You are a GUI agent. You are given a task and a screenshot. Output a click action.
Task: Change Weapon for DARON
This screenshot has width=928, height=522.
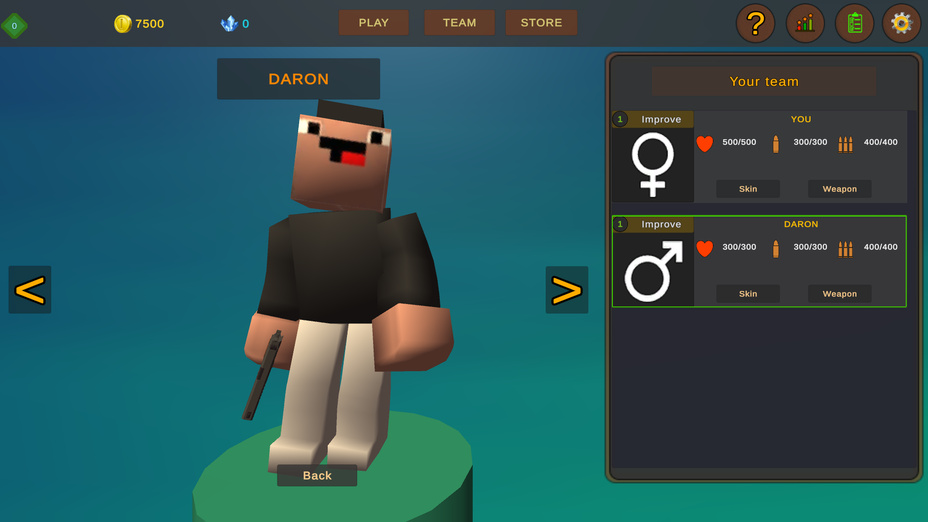tap(839, 294)
